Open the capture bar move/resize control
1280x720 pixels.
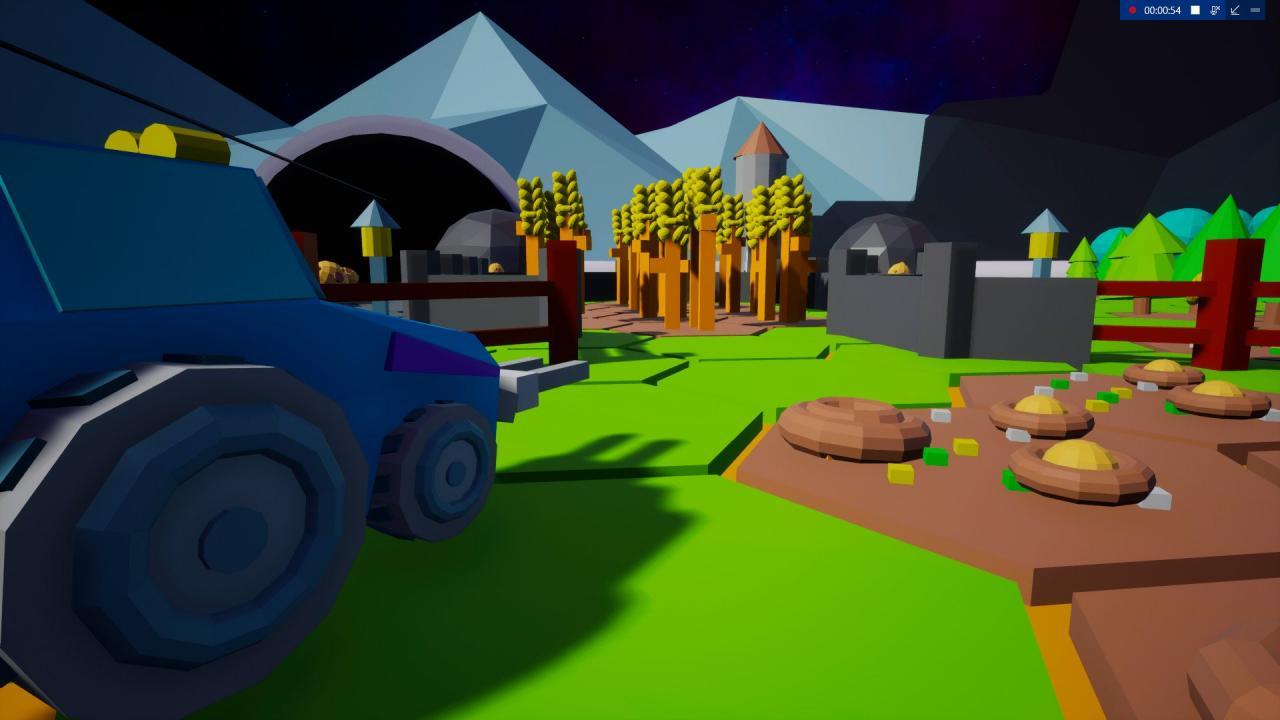1236,10
